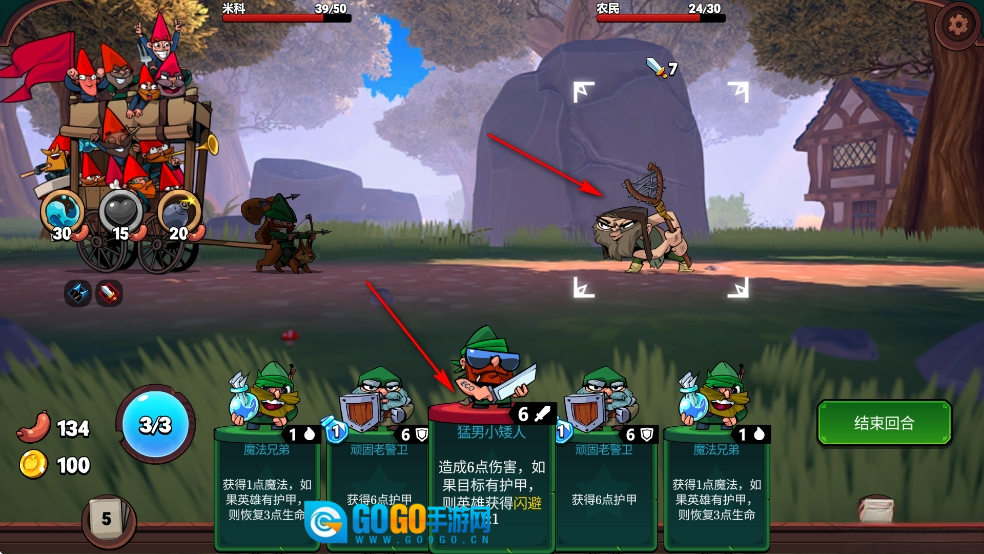Image resolution: width=984 pixels, height=554 pixels.
Task: Open the draw pile showing 5 cards
Action: pyautogui.click(x=105, y=518)
